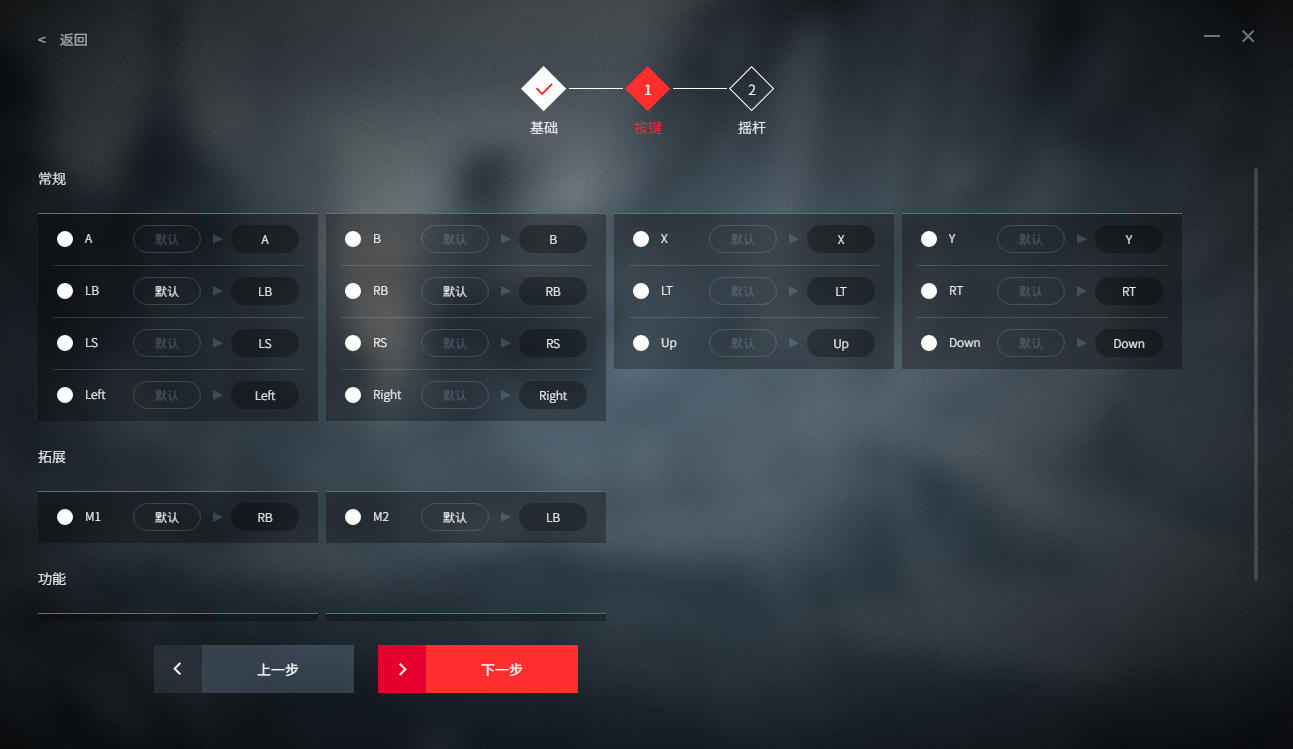Screen dimensions: 1293x749
Task: Select the radio button for LS stick click
Action: [x=65, y=343]
